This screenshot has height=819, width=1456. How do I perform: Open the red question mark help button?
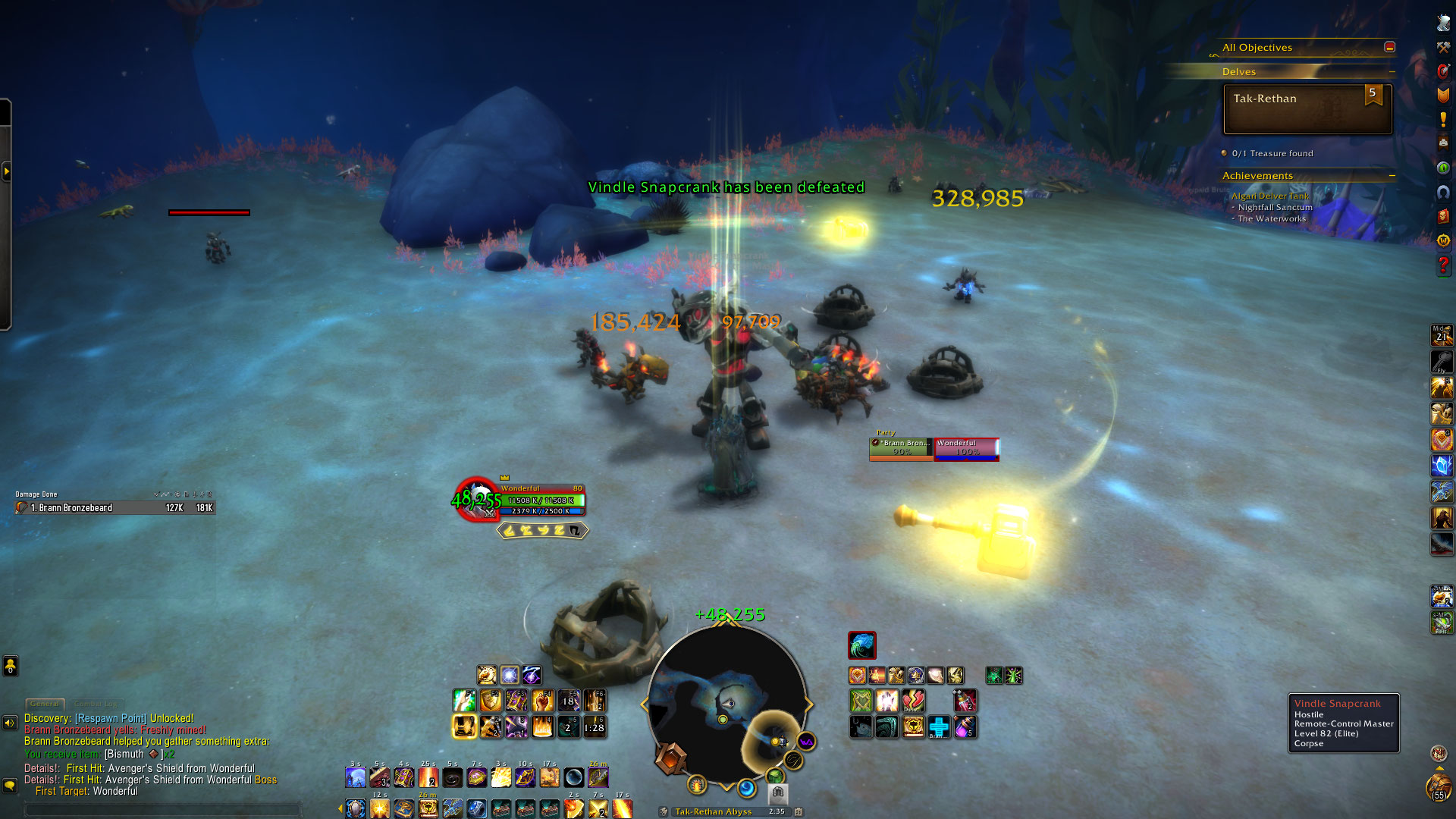tap(1443, 265)
